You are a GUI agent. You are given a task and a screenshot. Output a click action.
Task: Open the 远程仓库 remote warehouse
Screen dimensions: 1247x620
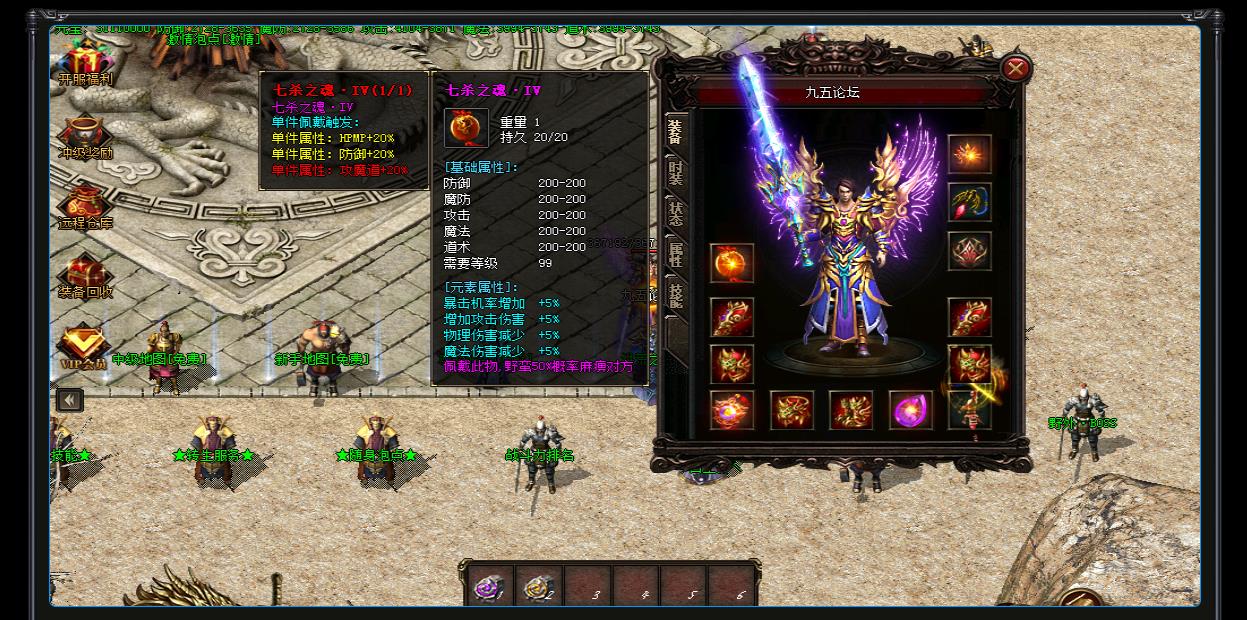(85, 207)
